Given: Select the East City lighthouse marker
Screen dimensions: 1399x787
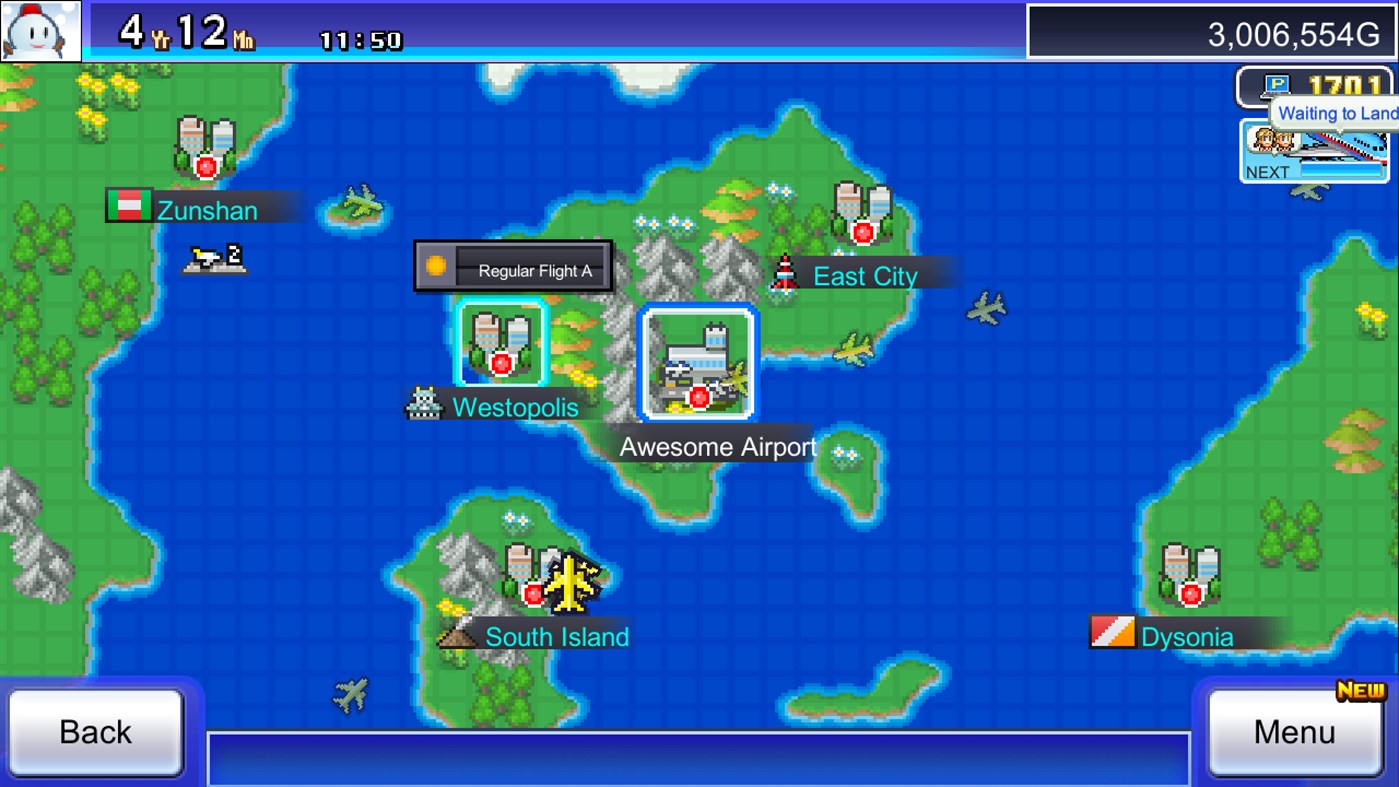Looking at the screenshot, I should tap(784, 272).
